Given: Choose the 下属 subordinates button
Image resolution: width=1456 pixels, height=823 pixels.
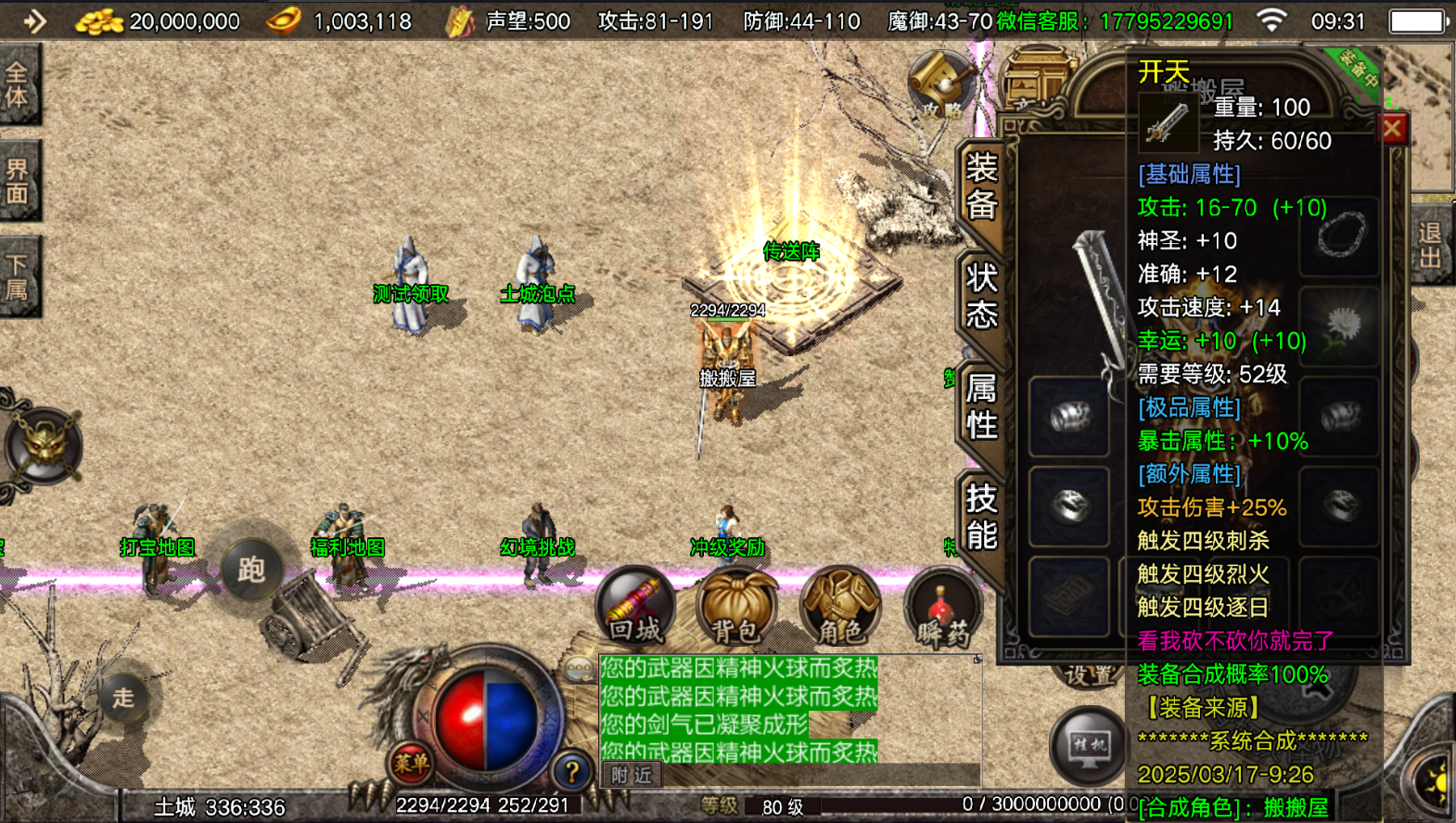Looking at the screenshot, I should point(19,277).
